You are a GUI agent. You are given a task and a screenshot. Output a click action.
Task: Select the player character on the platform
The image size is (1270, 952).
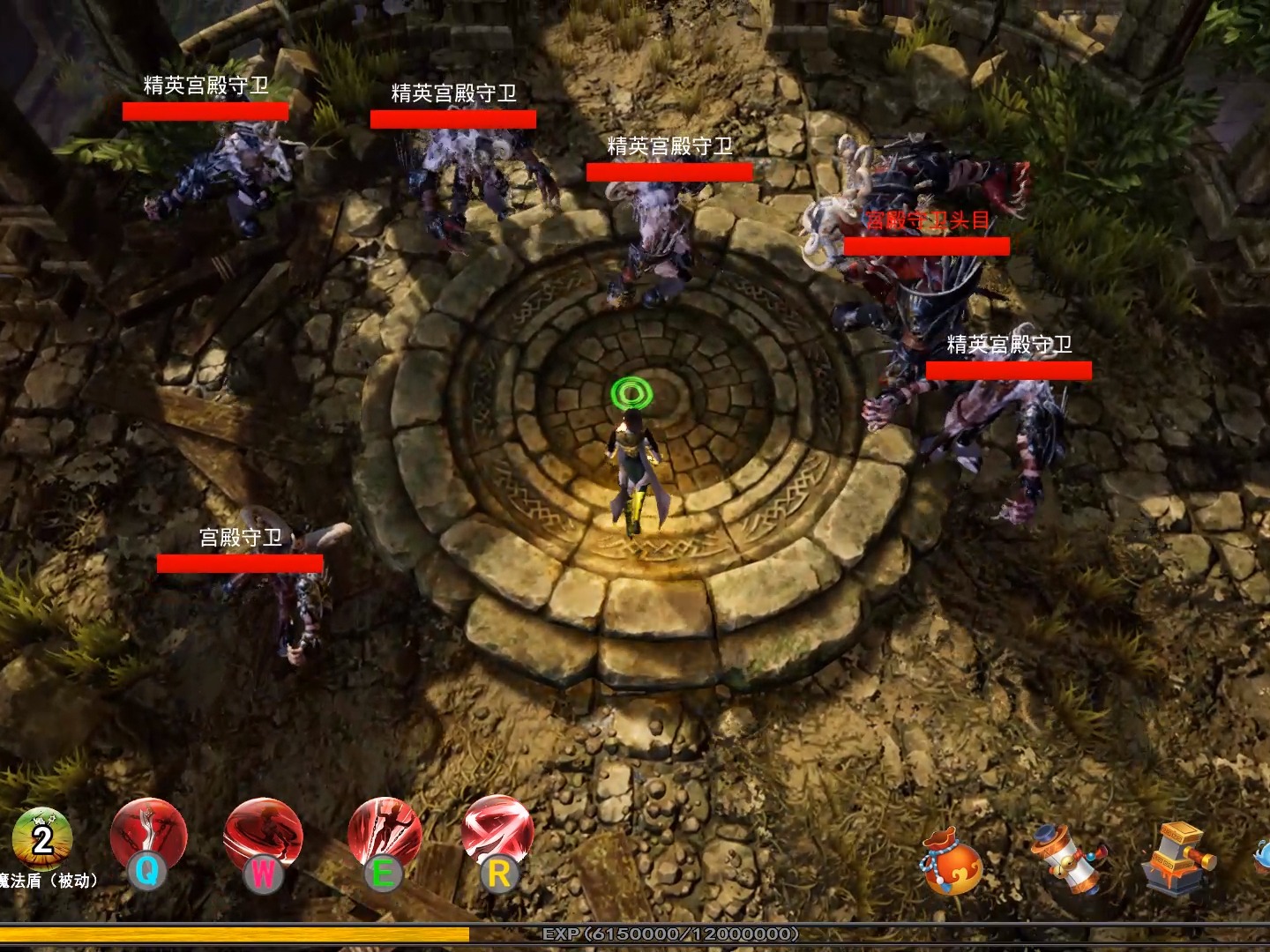click(x=633, y=467)
